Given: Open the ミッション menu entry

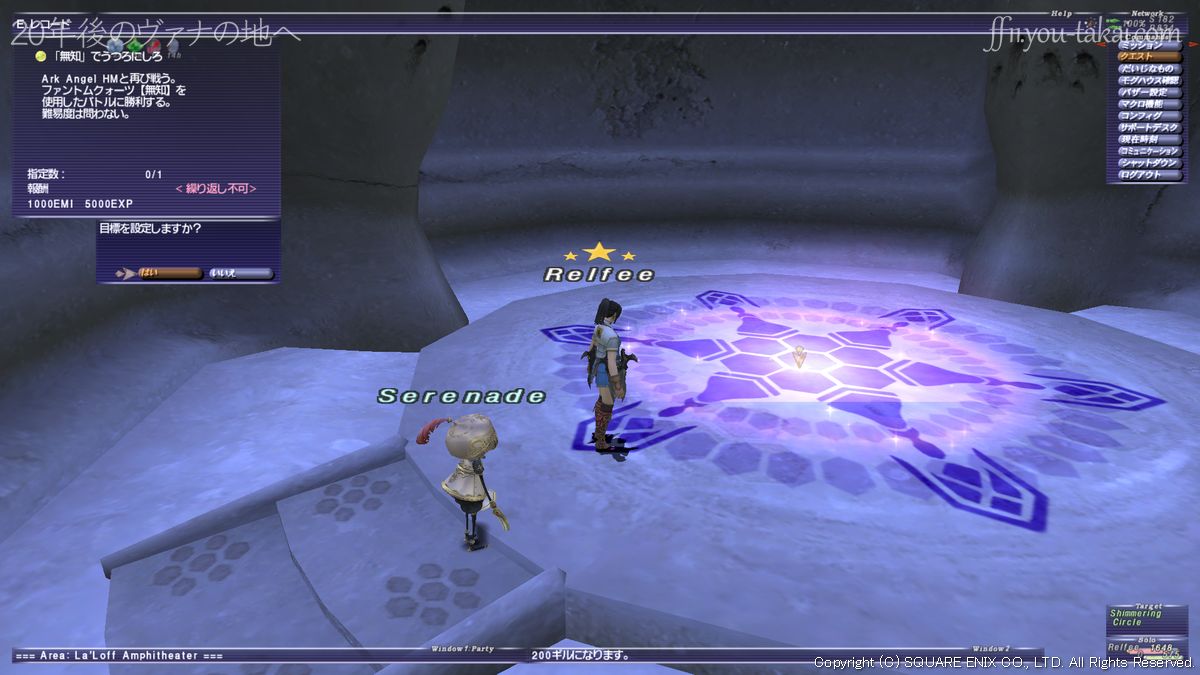Looking at the screenshot, I should click(x=1148, y=46).
